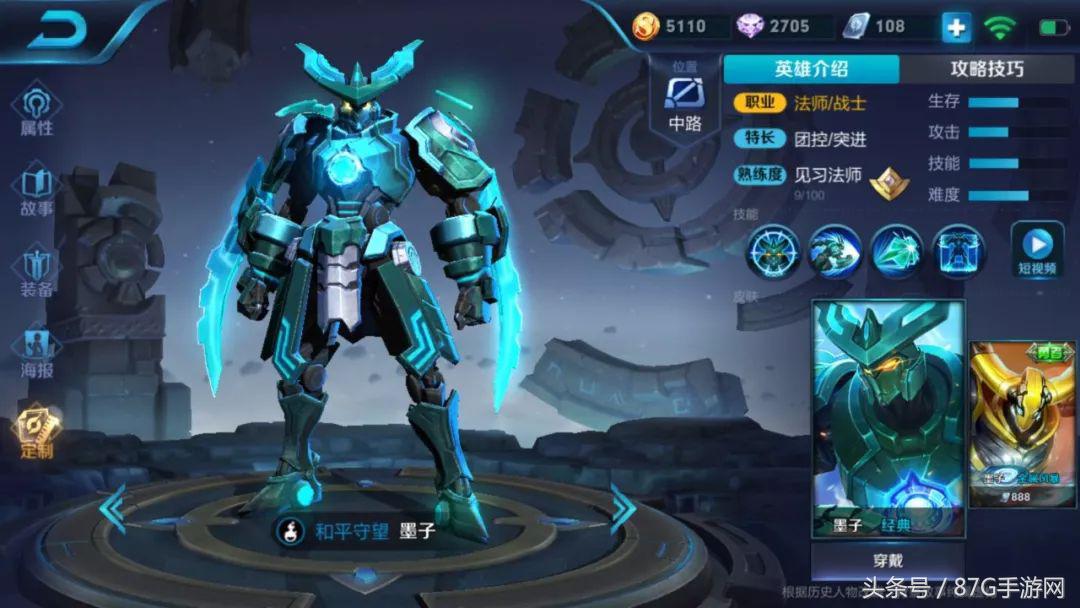Open the 见习法师 proficiency badge
Viewport: 1080px width, 608px height.
tap(886, 180)
